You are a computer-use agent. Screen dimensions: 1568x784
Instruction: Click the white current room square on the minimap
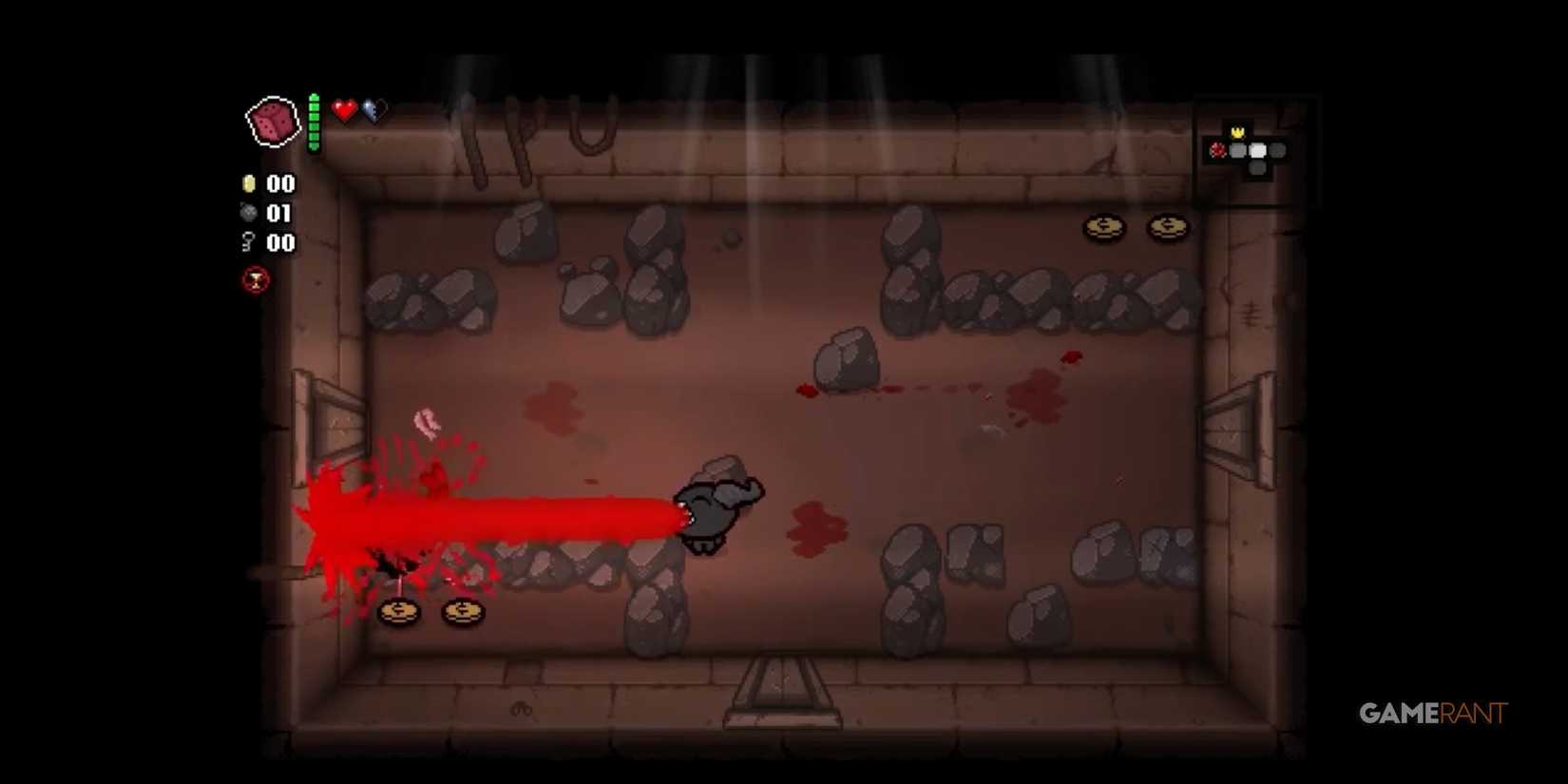(x=1257, y=150)
